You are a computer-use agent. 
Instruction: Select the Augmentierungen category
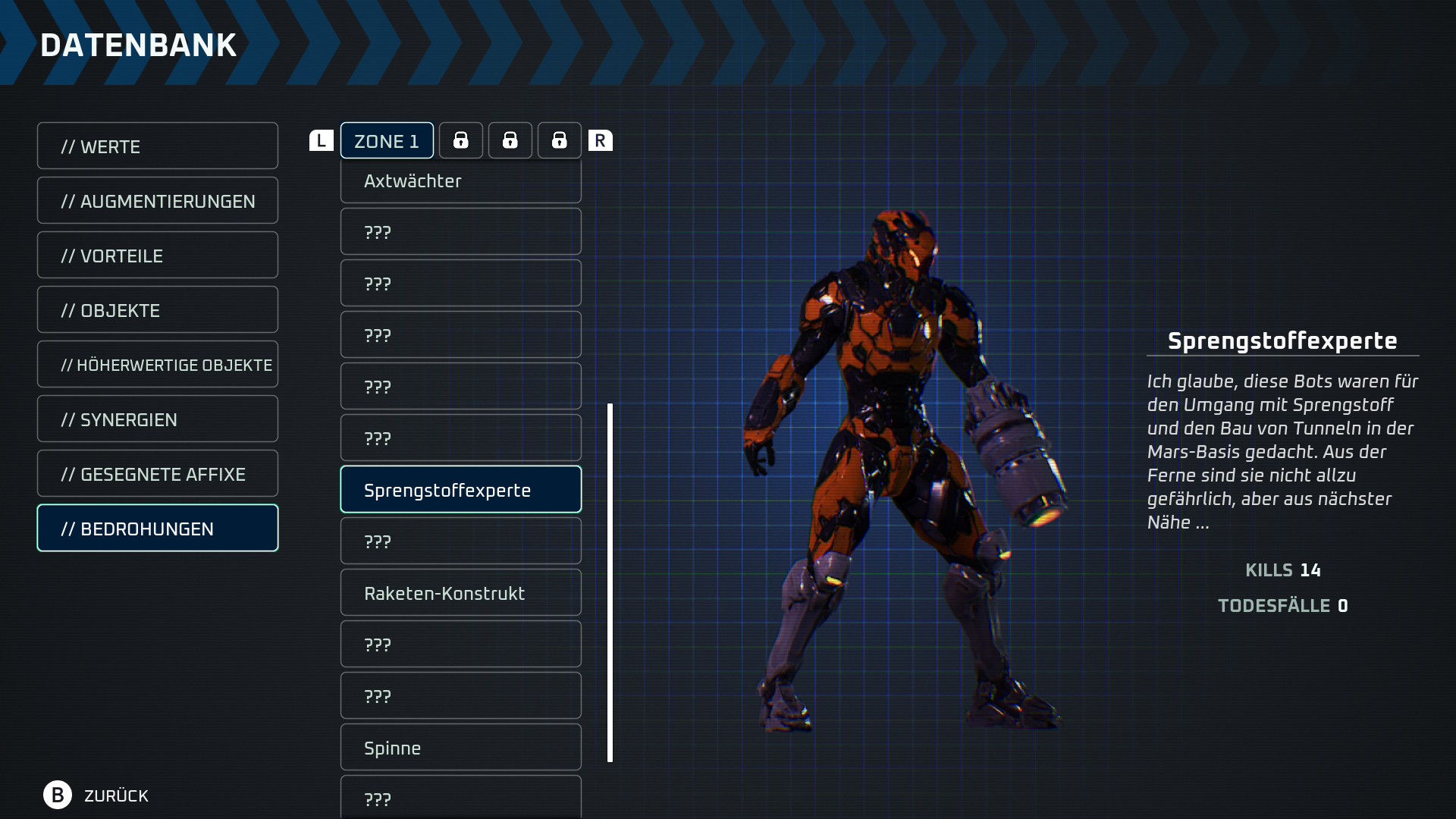point(157,201)
